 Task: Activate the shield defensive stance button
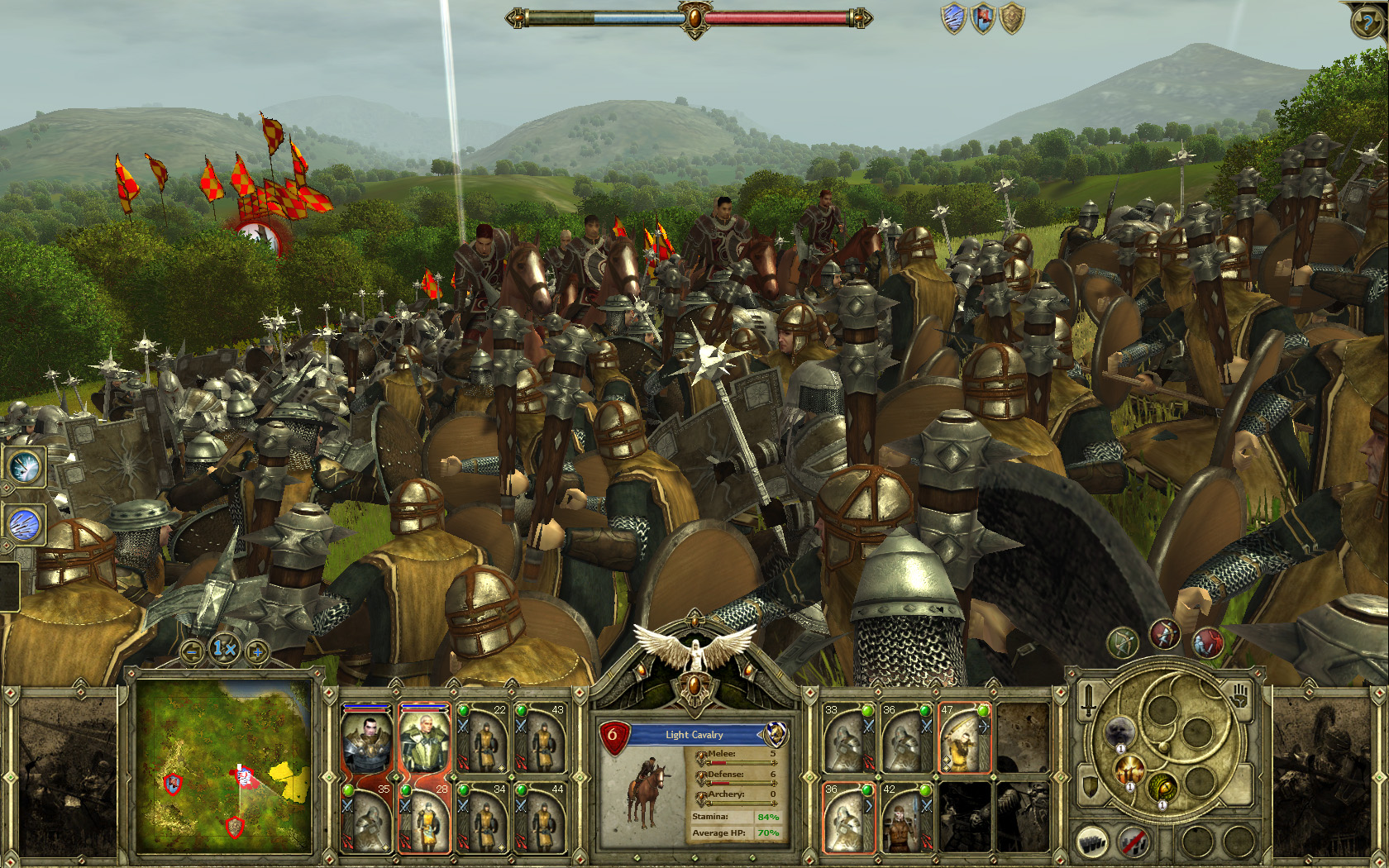1091,786
